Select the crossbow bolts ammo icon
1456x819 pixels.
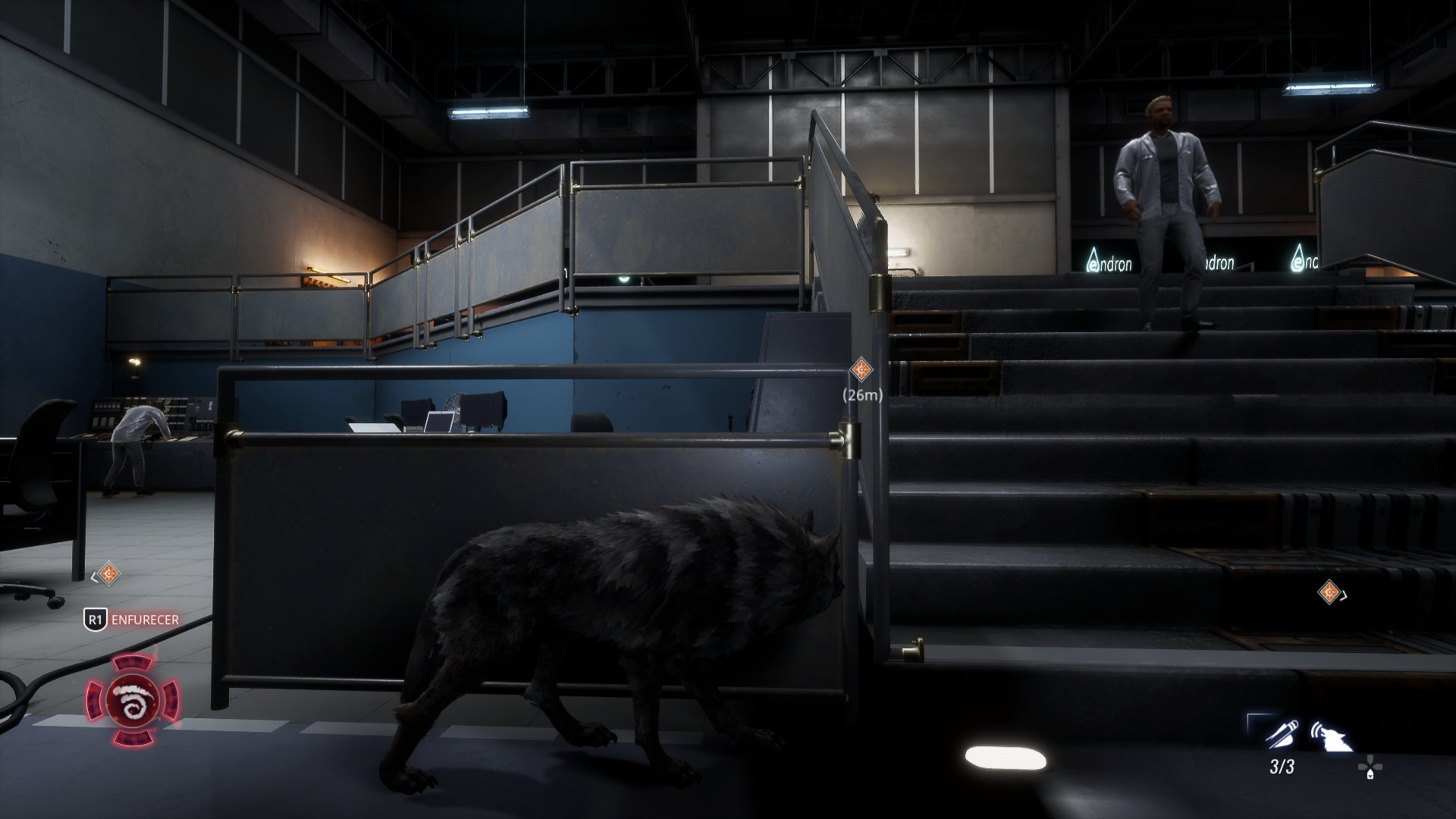coord(1282,733)
